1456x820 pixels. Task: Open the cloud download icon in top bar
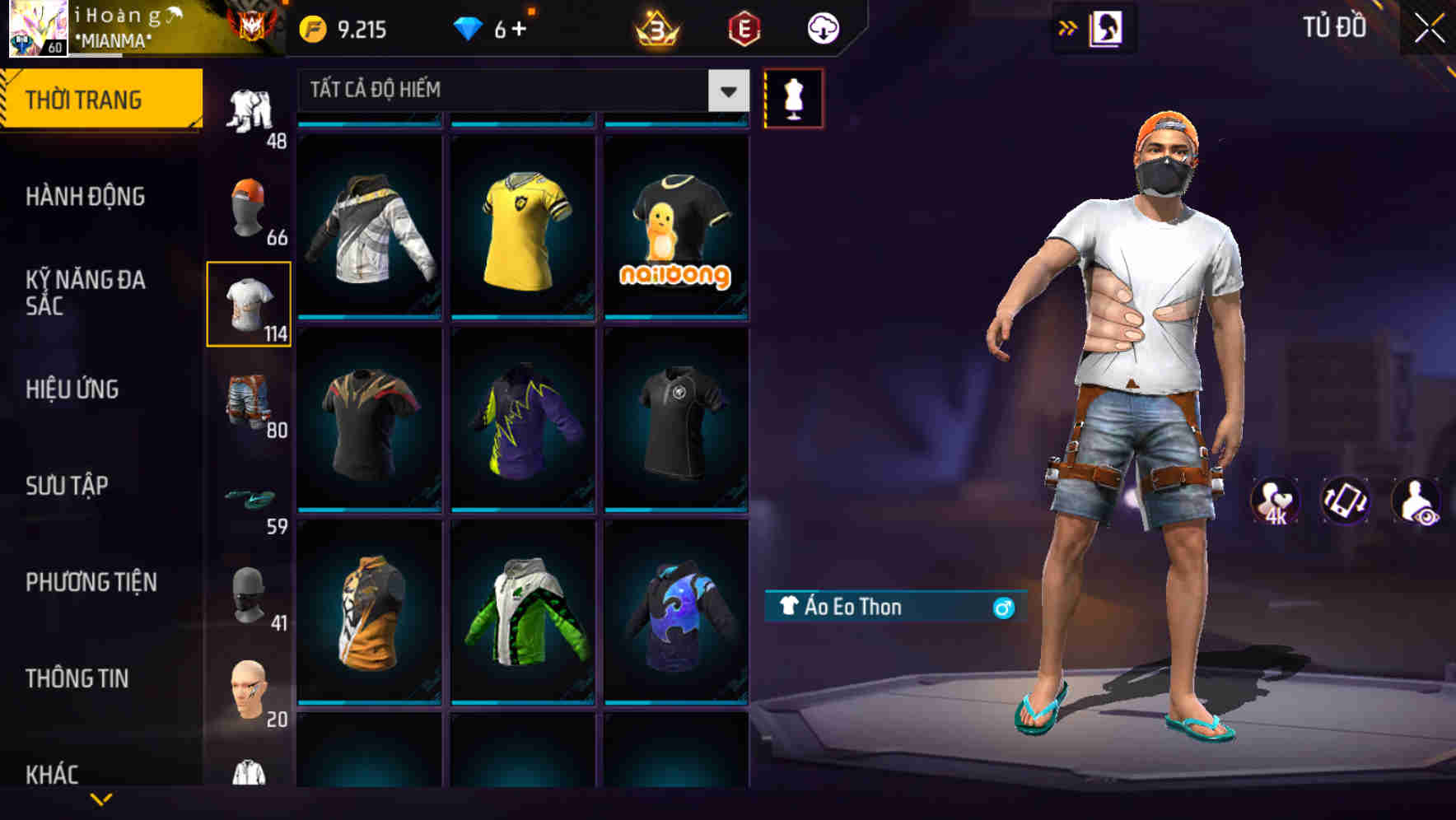coord(824,27)
